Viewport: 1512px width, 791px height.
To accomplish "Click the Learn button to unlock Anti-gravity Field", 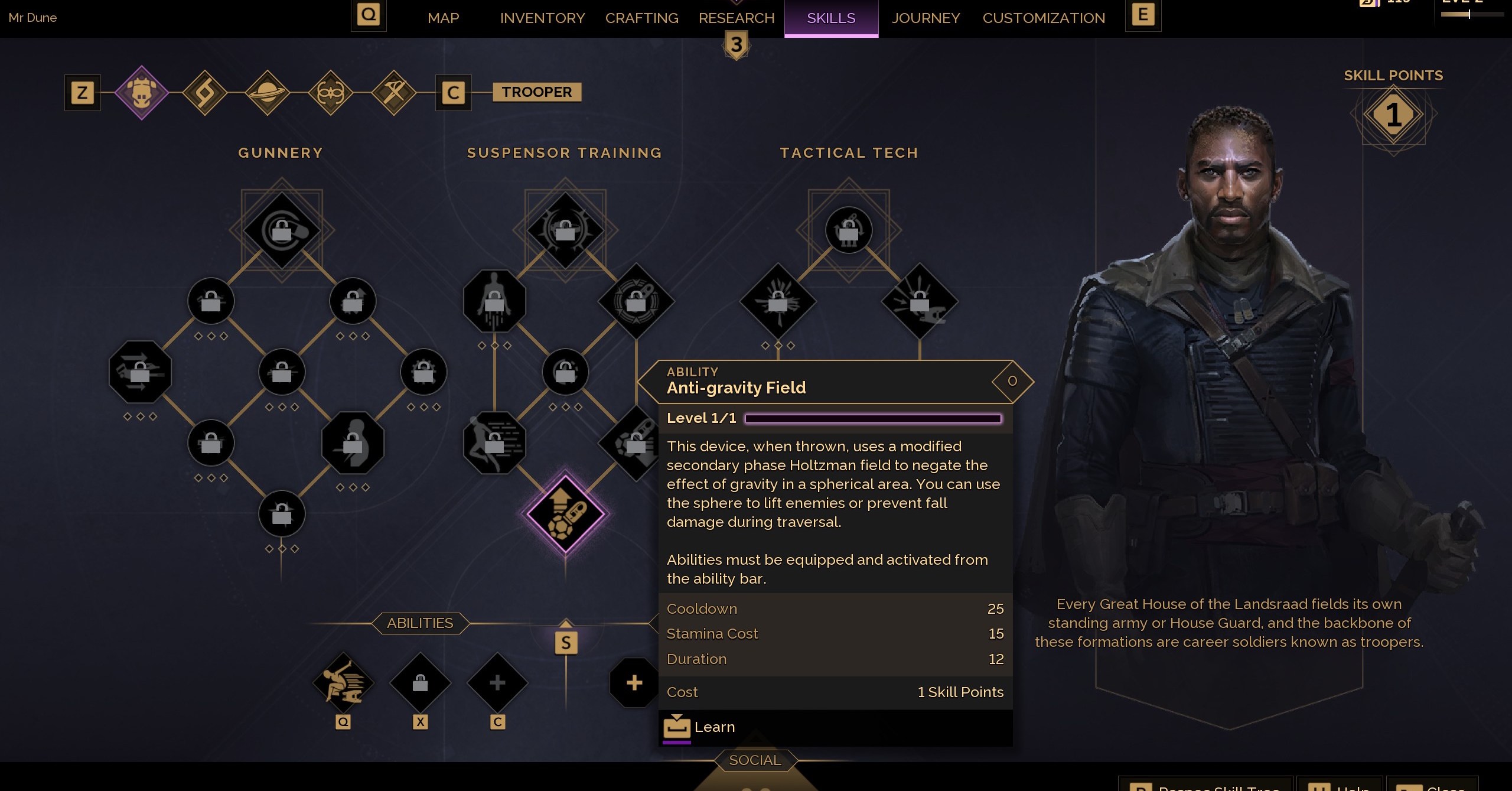I will (x=715, y=727).
